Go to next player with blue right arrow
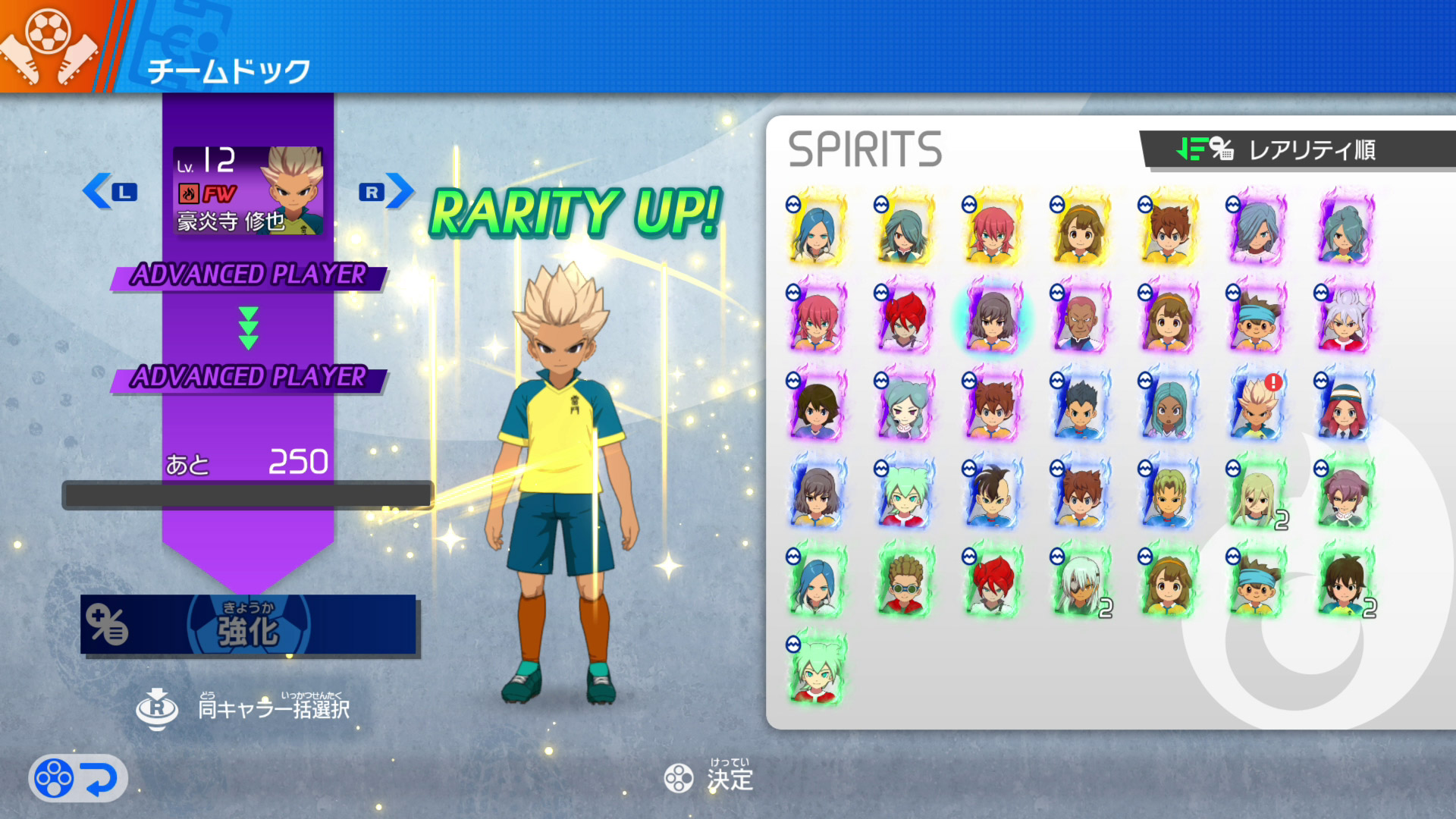 [387, 191]
